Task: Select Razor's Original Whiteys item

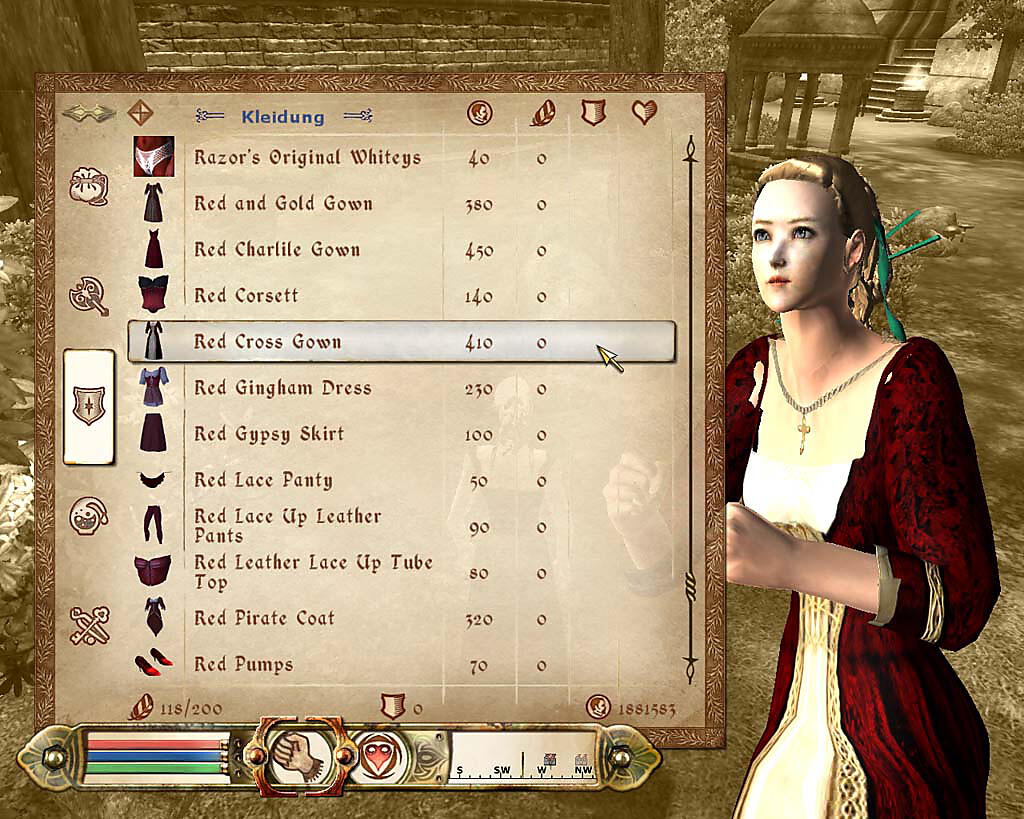Action: (306, 158)
